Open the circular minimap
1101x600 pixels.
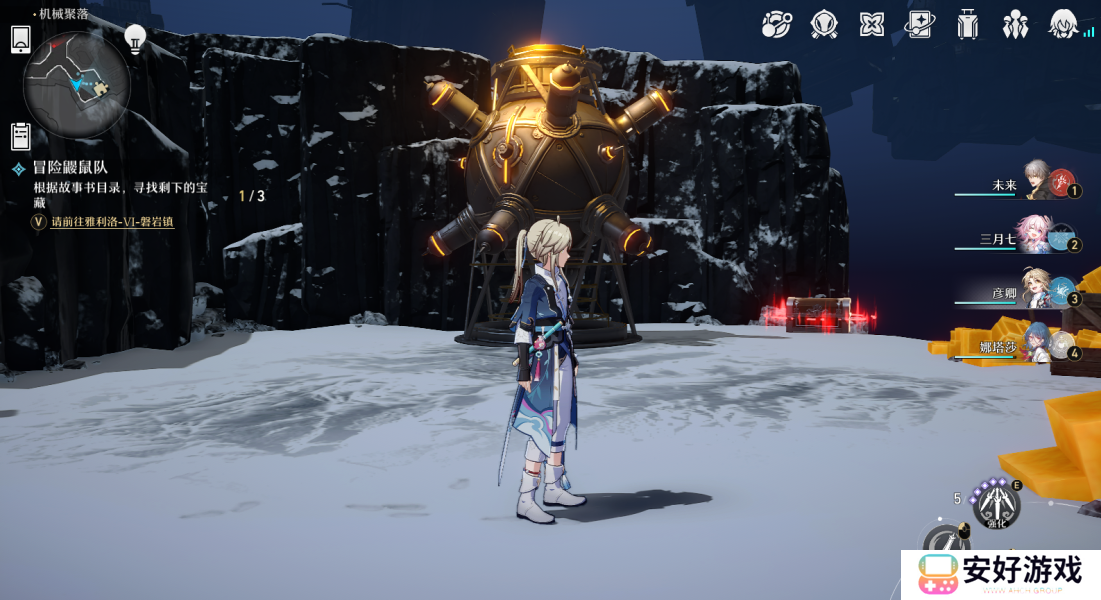point(77,85)
